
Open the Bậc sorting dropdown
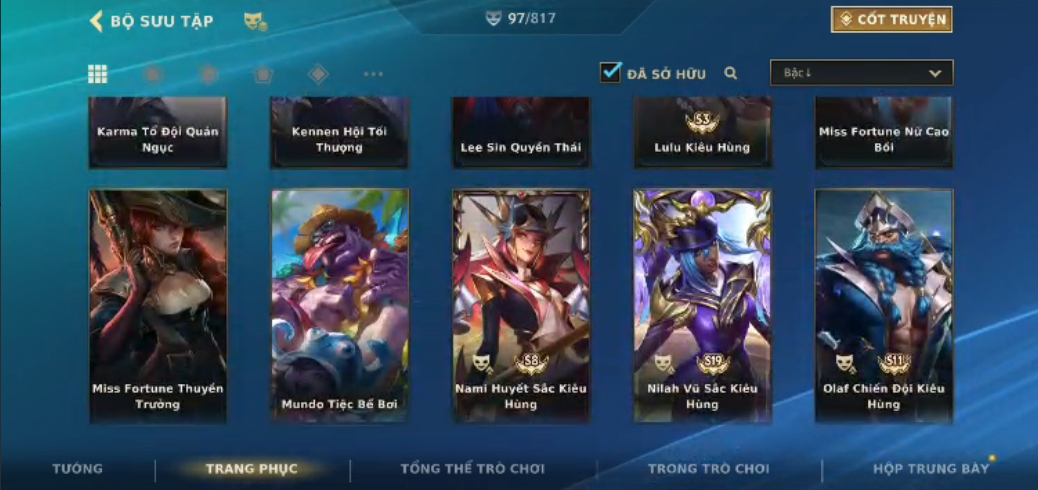tap(861, 73)
